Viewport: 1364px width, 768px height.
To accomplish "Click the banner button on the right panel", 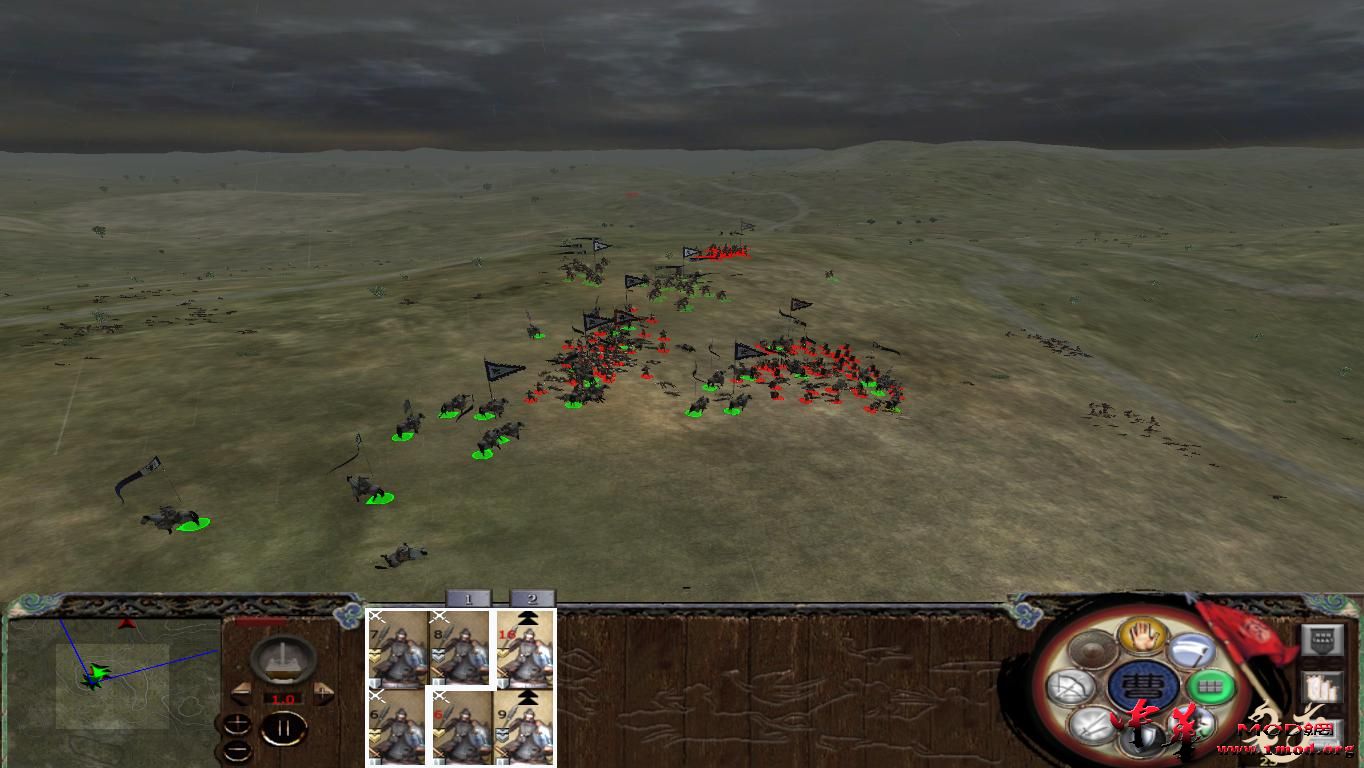I will (x=1323, y=640).
